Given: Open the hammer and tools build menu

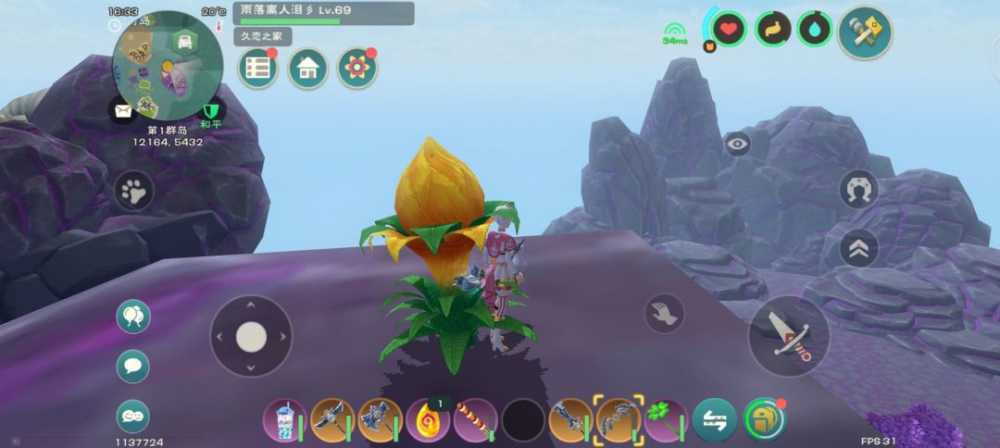Looking at the screenshot, I should (x=864, y=32).
